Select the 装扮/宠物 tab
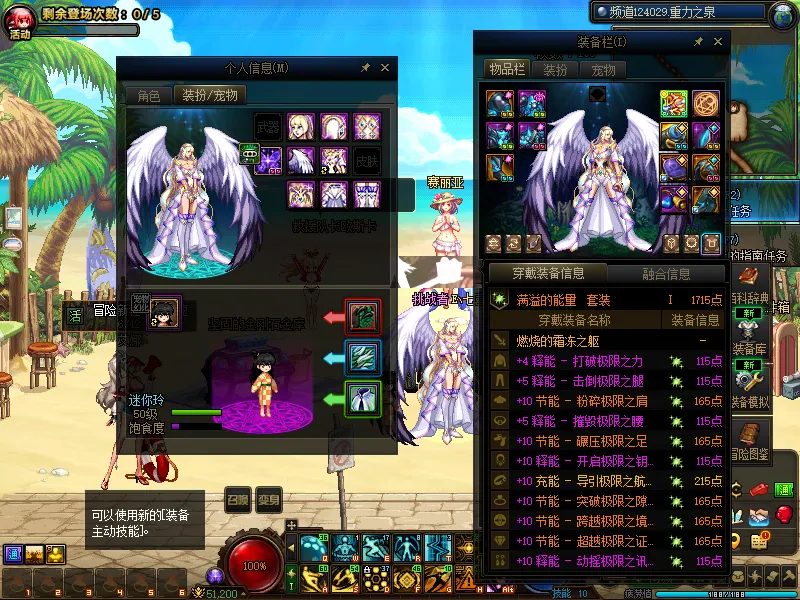The height and width of the screenshot is (600, 800). click(x=210, y=96)
